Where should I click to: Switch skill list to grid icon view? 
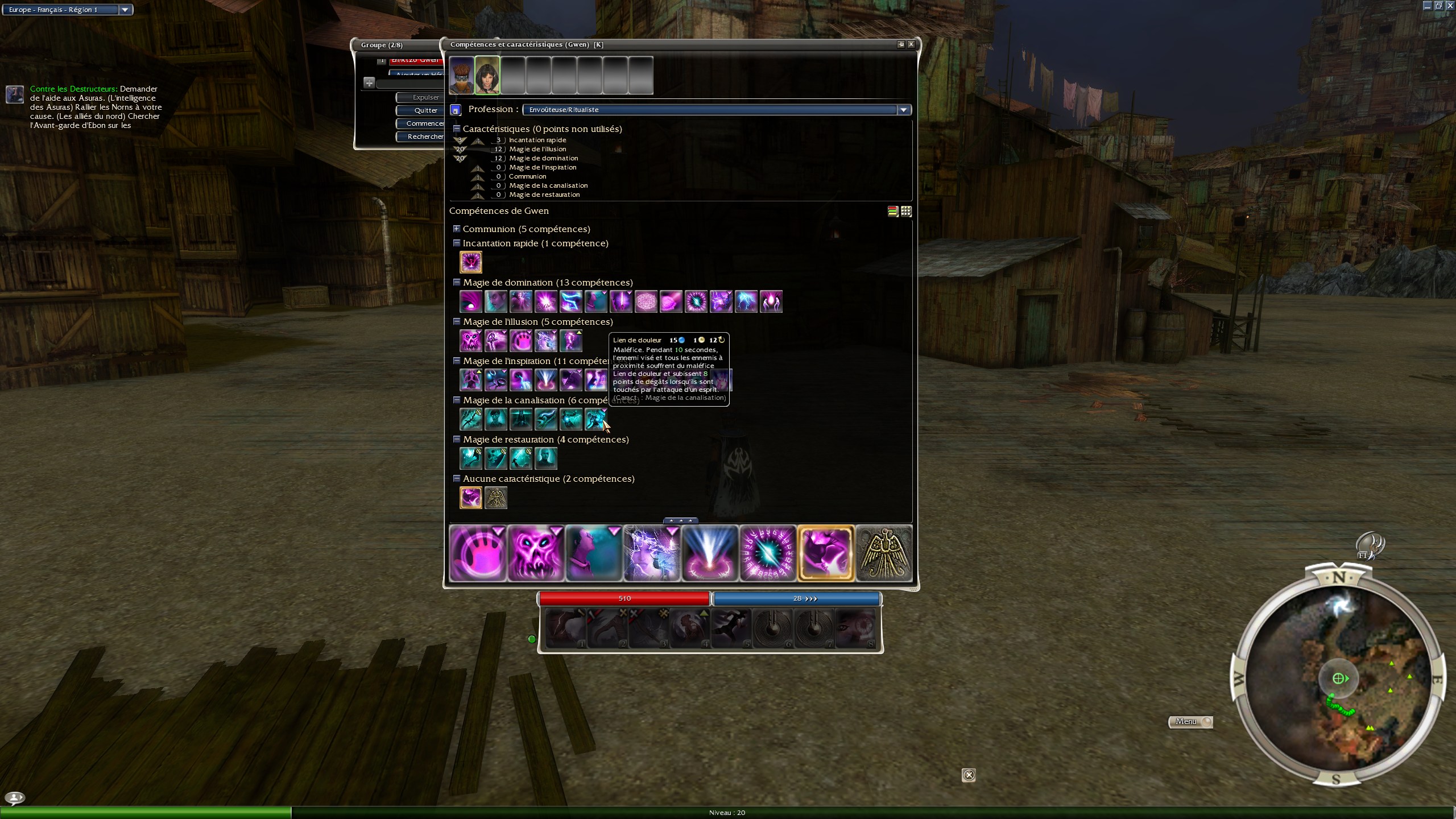[x=906, y=212]
